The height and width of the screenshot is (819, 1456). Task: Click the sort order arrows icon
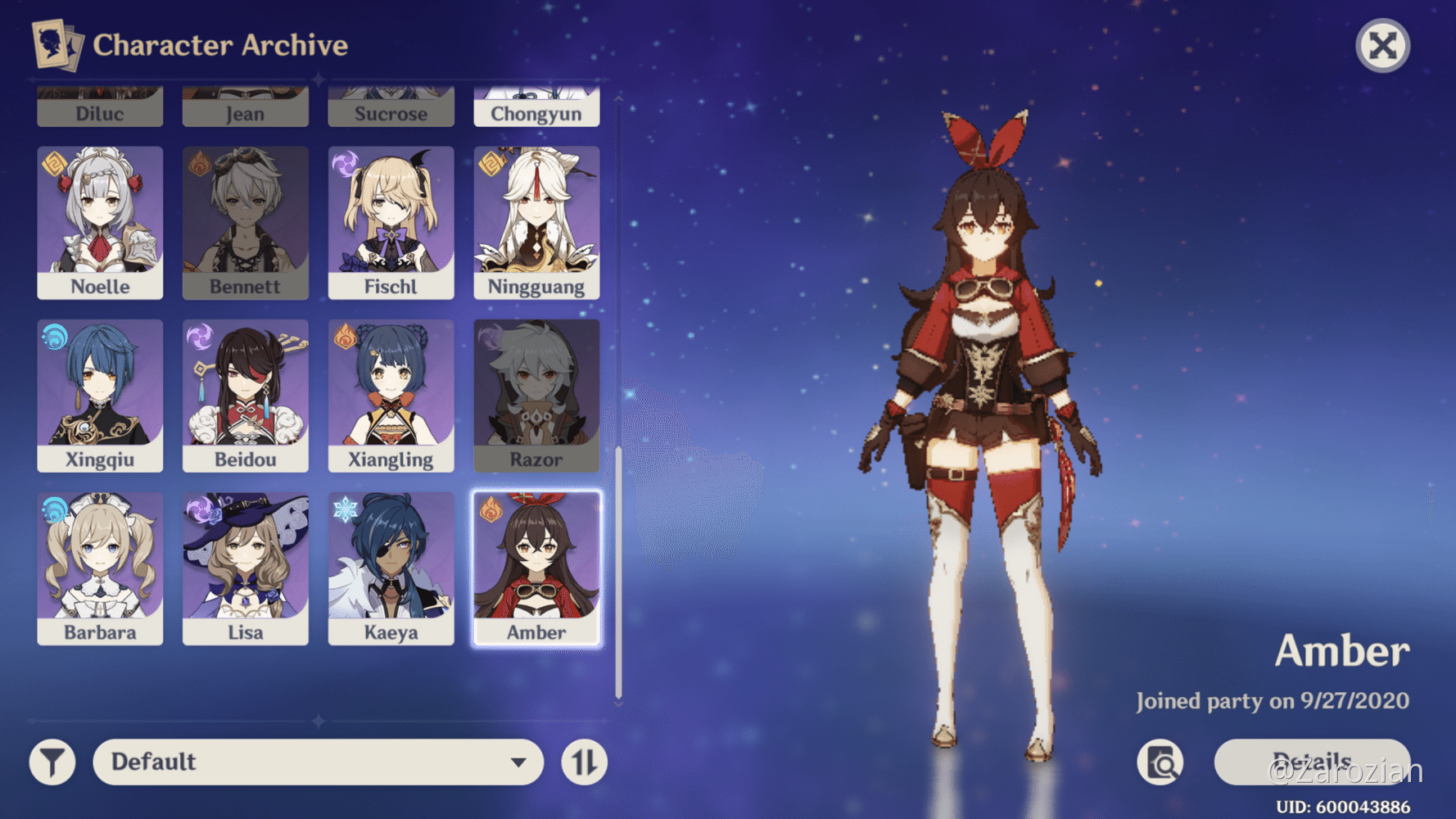pyautogui.click(x=583, y=762)
